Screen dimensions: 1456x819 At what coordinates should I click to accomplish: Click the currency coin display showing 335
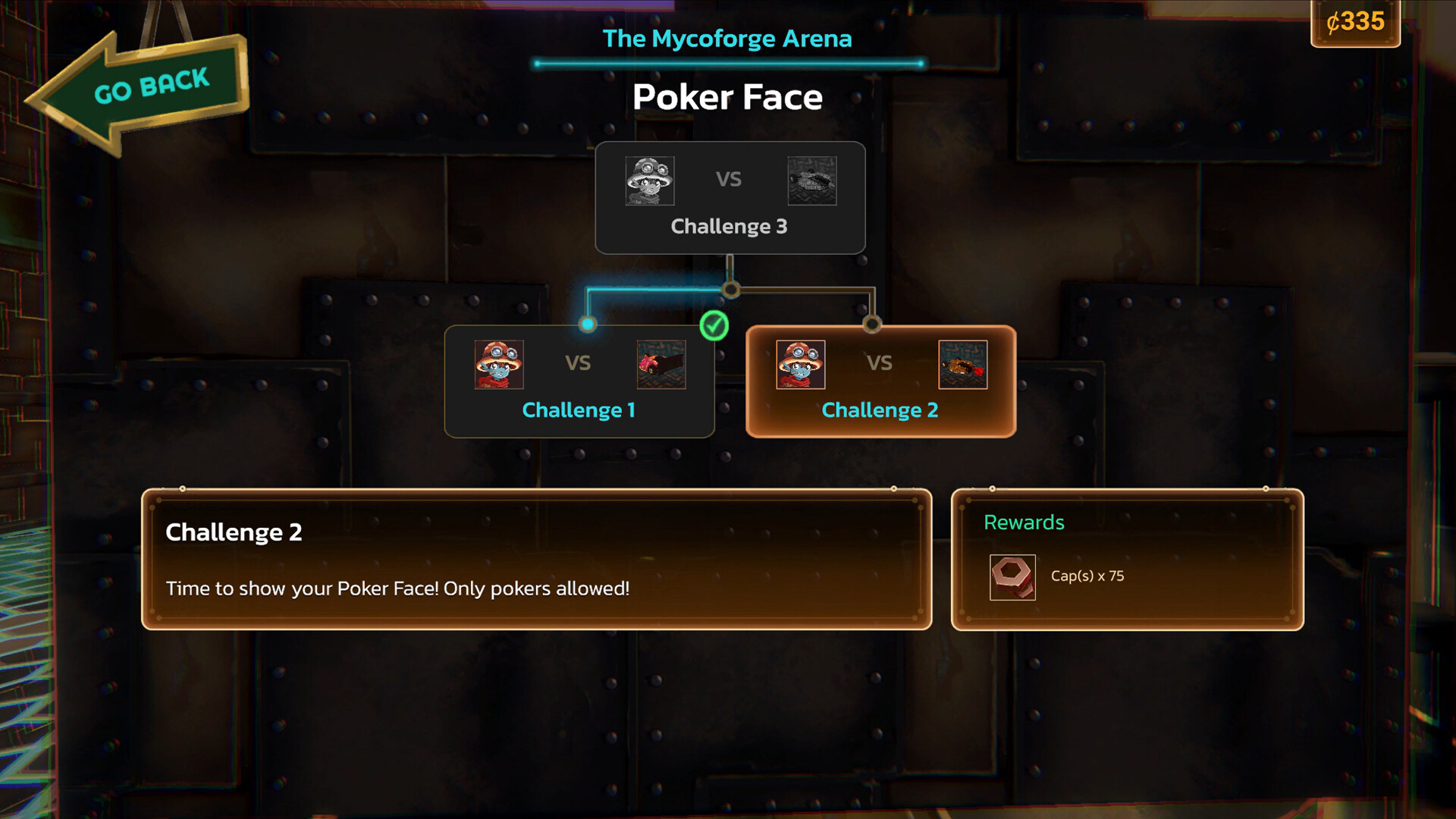(x=1355, y=24)
